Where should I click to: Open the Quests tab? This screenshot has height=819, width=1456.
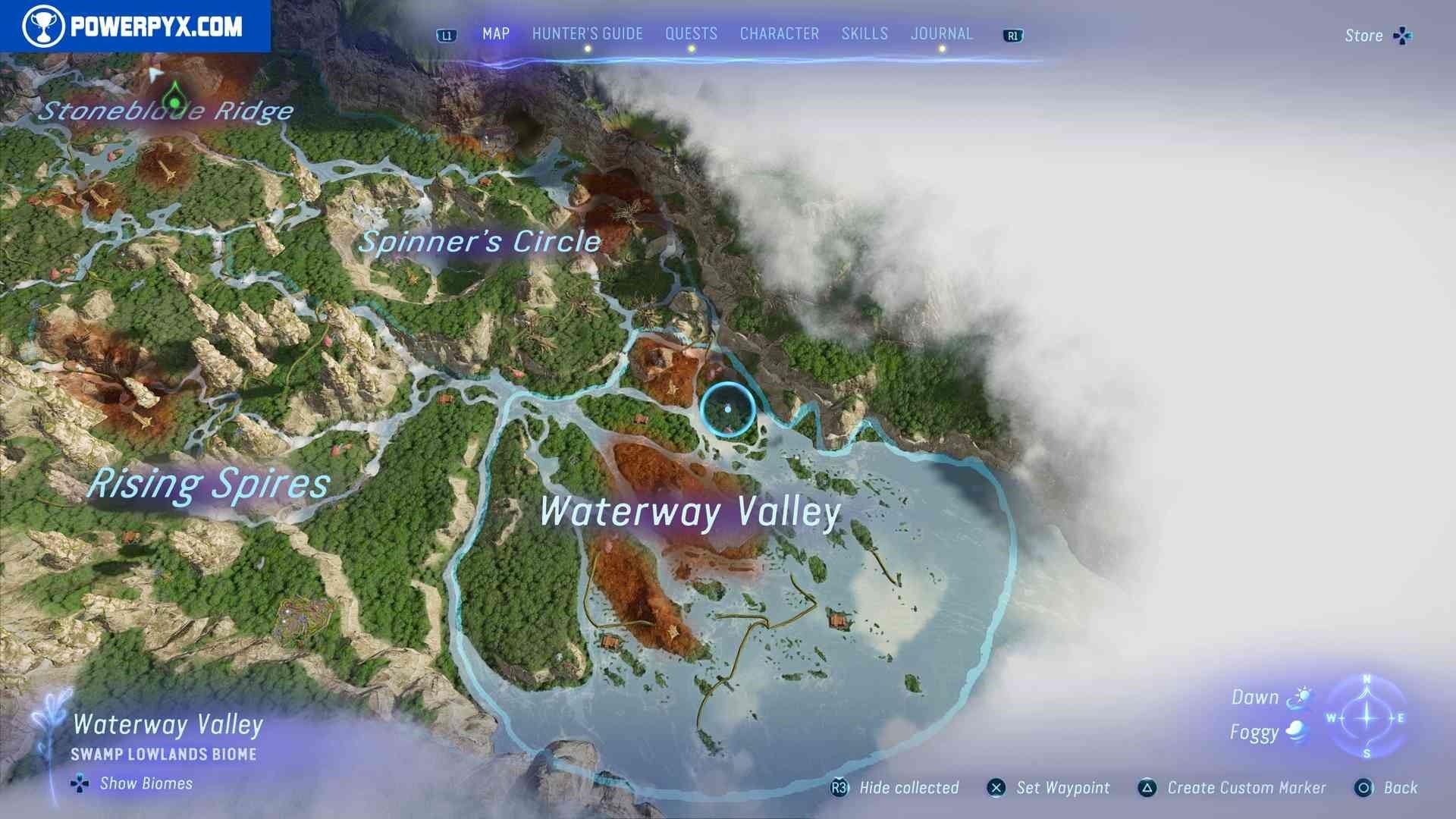click(x=691, y=34)
